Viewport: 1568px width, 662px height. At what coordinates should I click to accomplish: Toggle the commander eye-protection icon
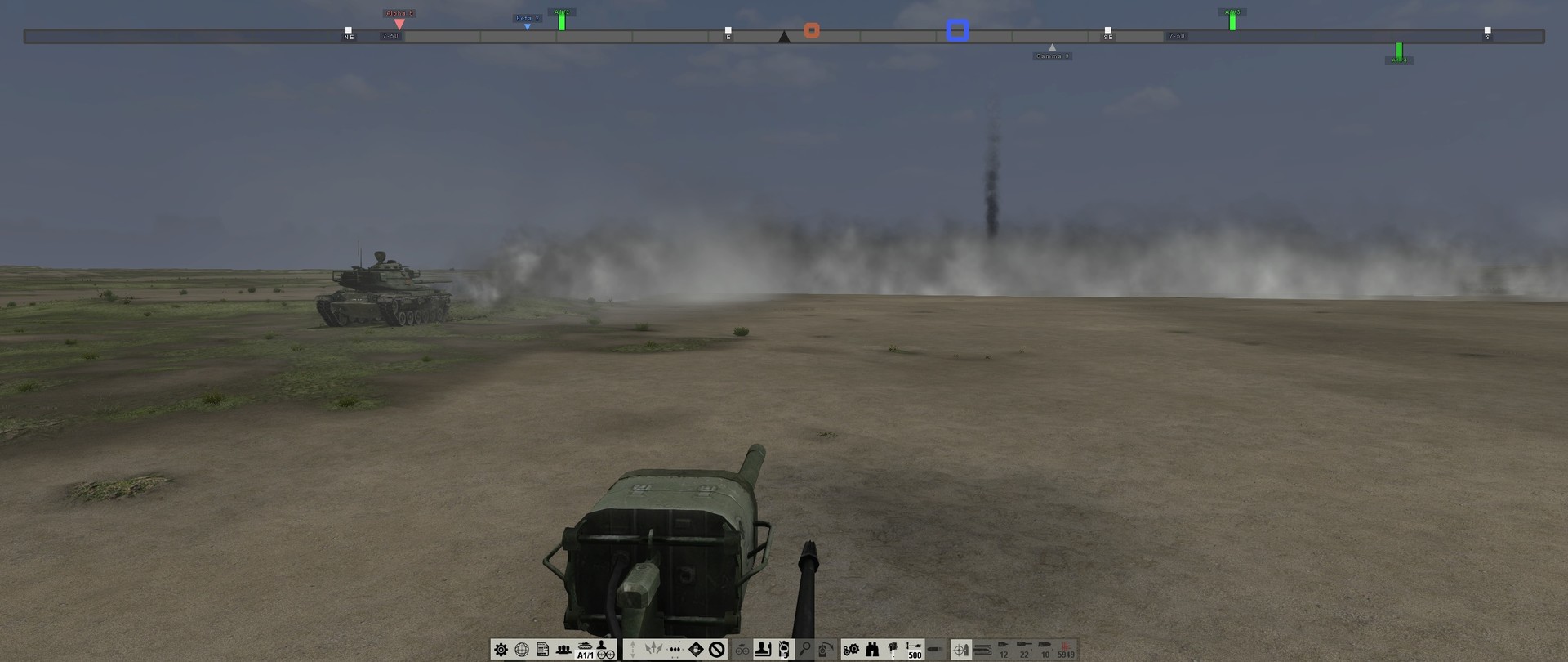(x=742, y=650)
